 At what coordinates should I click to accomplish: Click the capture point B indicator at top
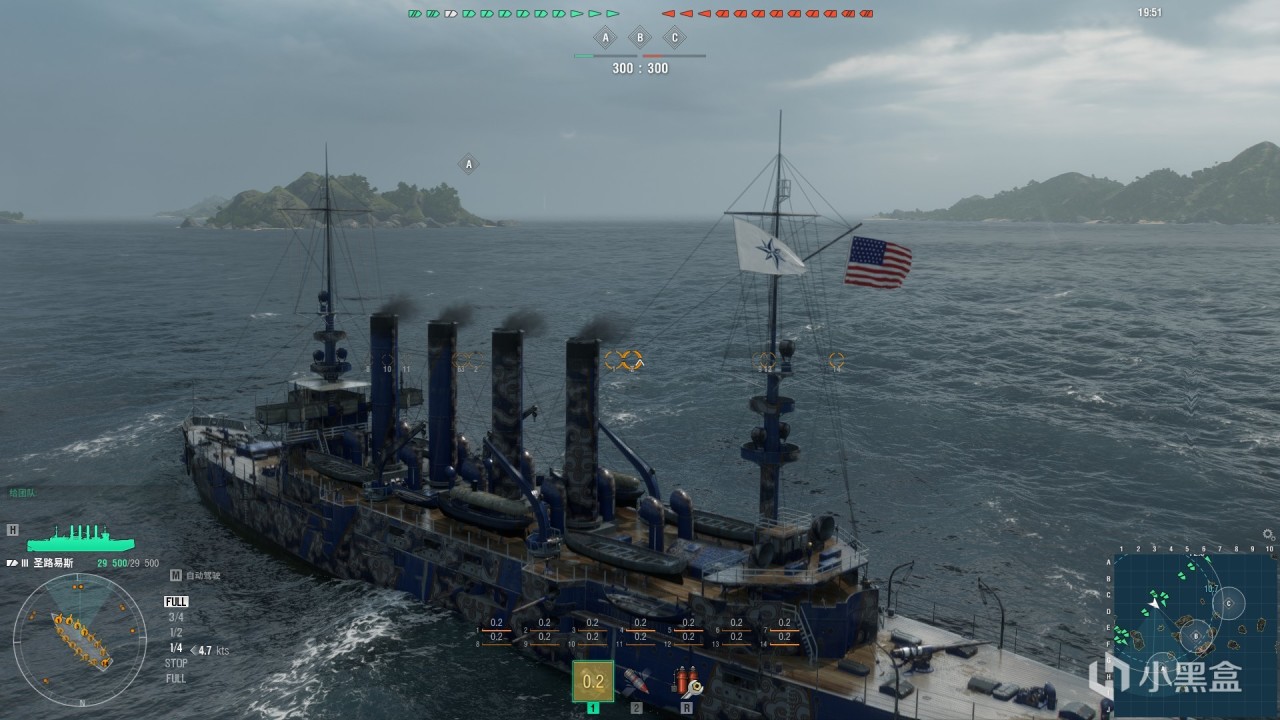click(640, 39)
